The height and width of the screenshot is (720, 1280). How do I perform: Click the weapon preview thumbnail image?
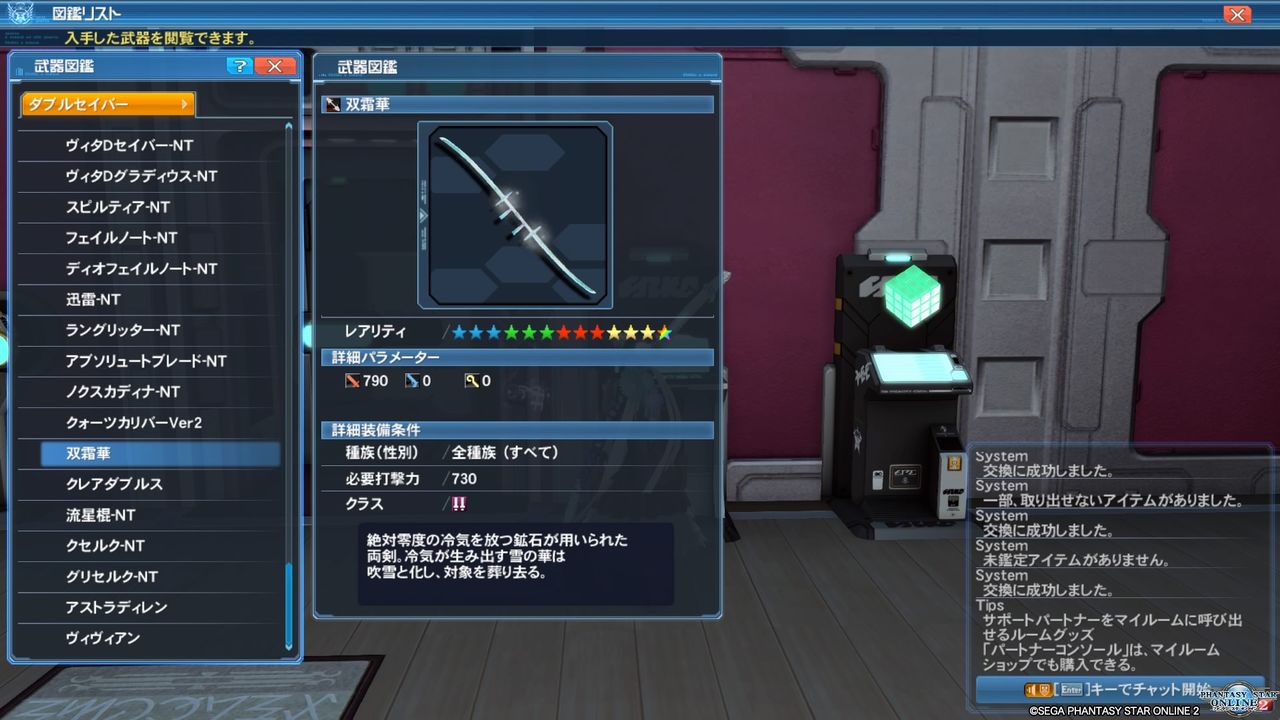pyautogui.click(x=516, y=213)
